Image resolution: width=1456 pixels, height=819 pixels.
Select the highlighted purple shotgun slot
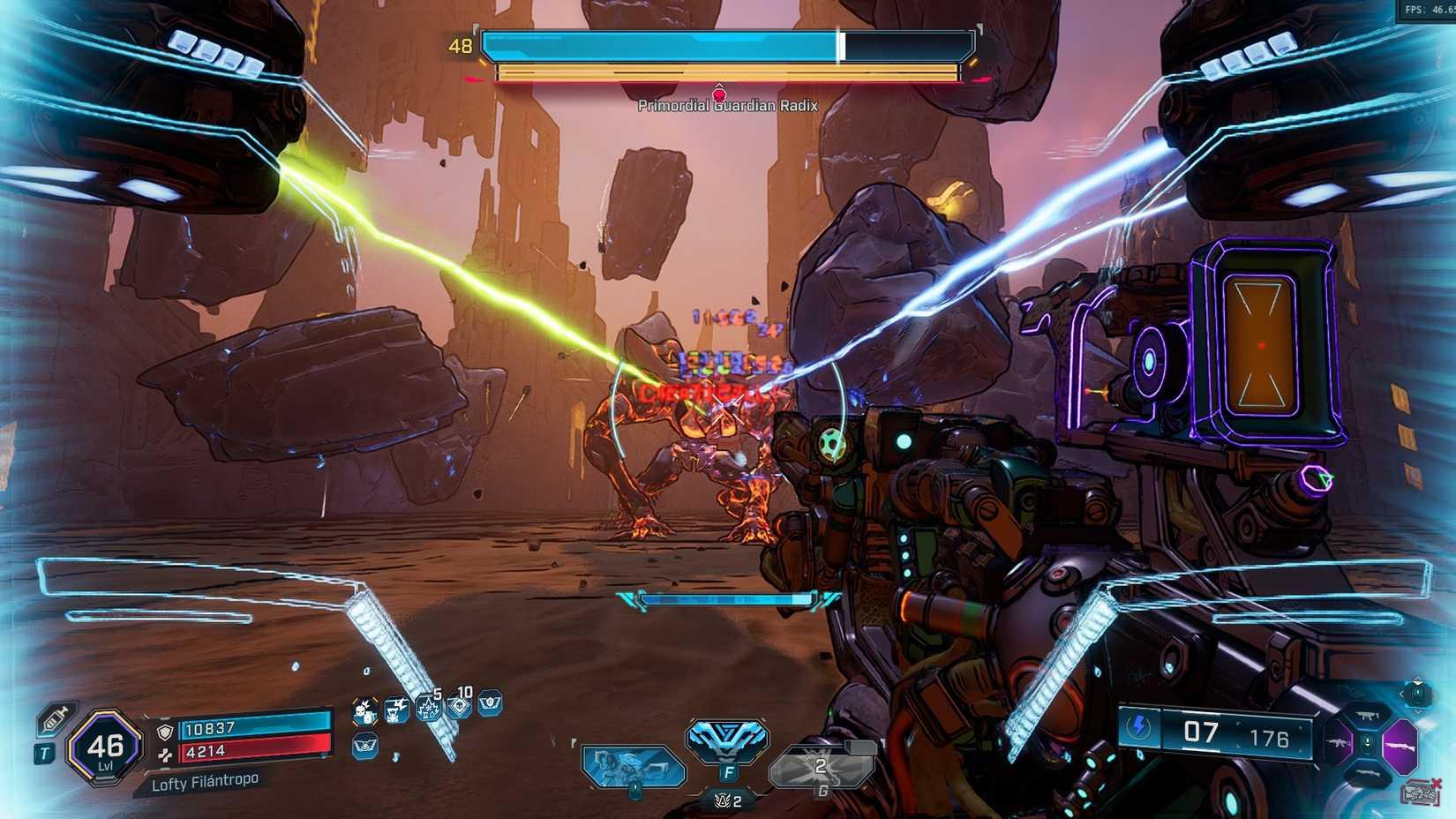pyautogui.click(x=1400, y=746)
